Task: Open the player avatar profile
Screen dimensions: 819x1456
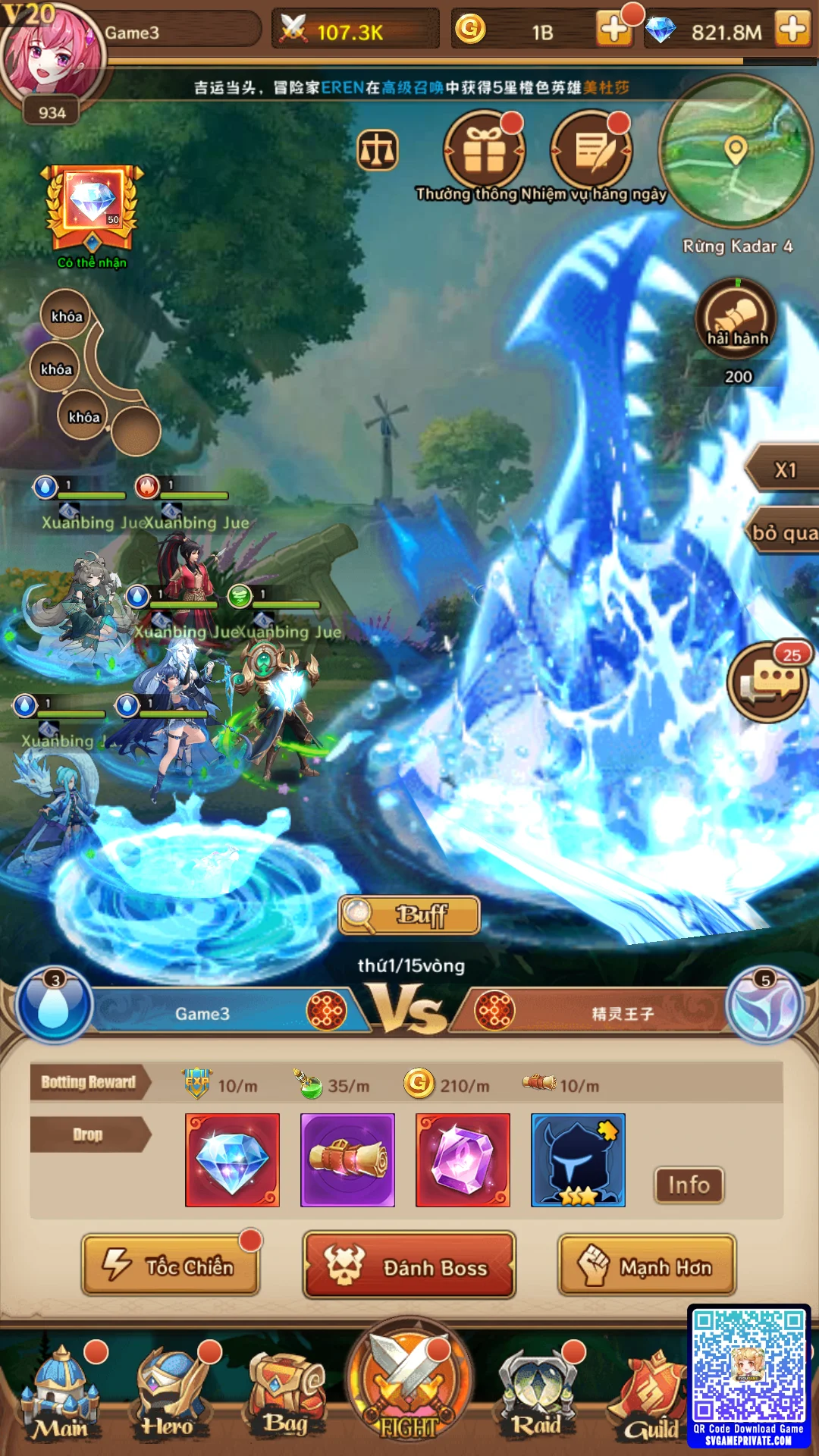Action: [x=50, y=55]
